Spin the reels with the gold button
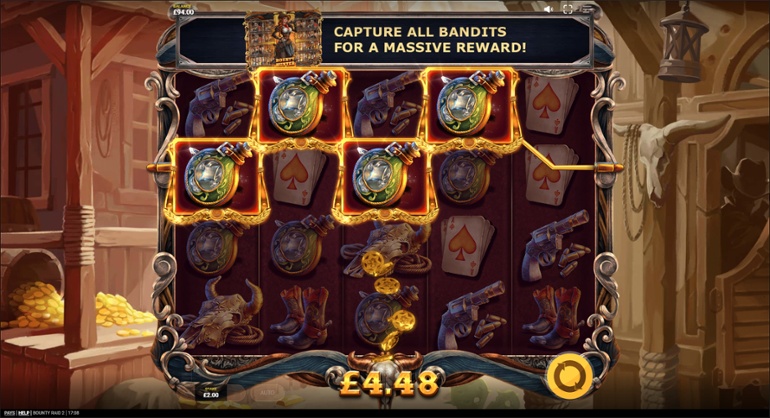This screenshot has width=770, height=418. (x=565, y=377)
